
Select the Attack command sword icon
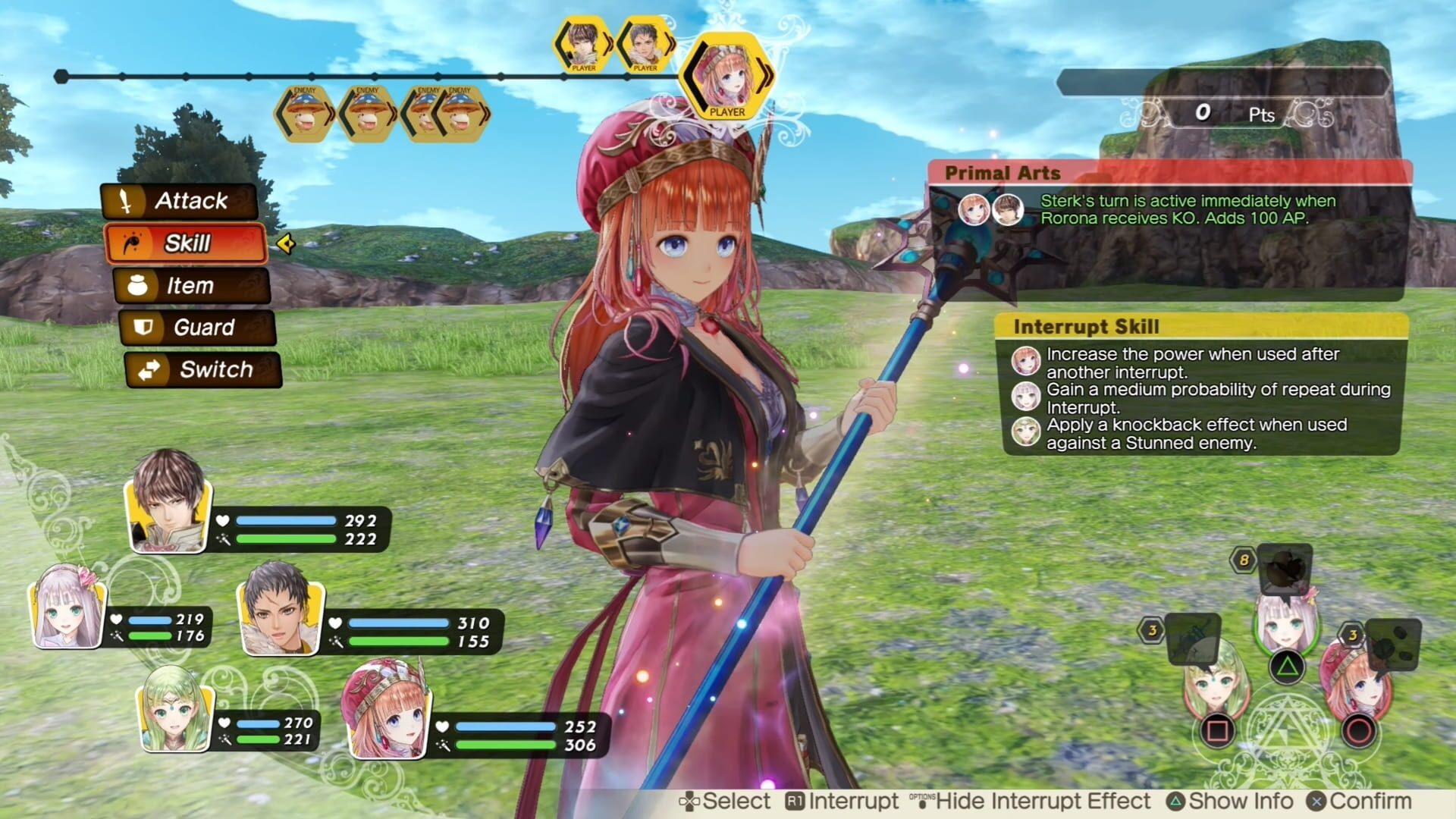pyautogui.click(x=125, y=202)
